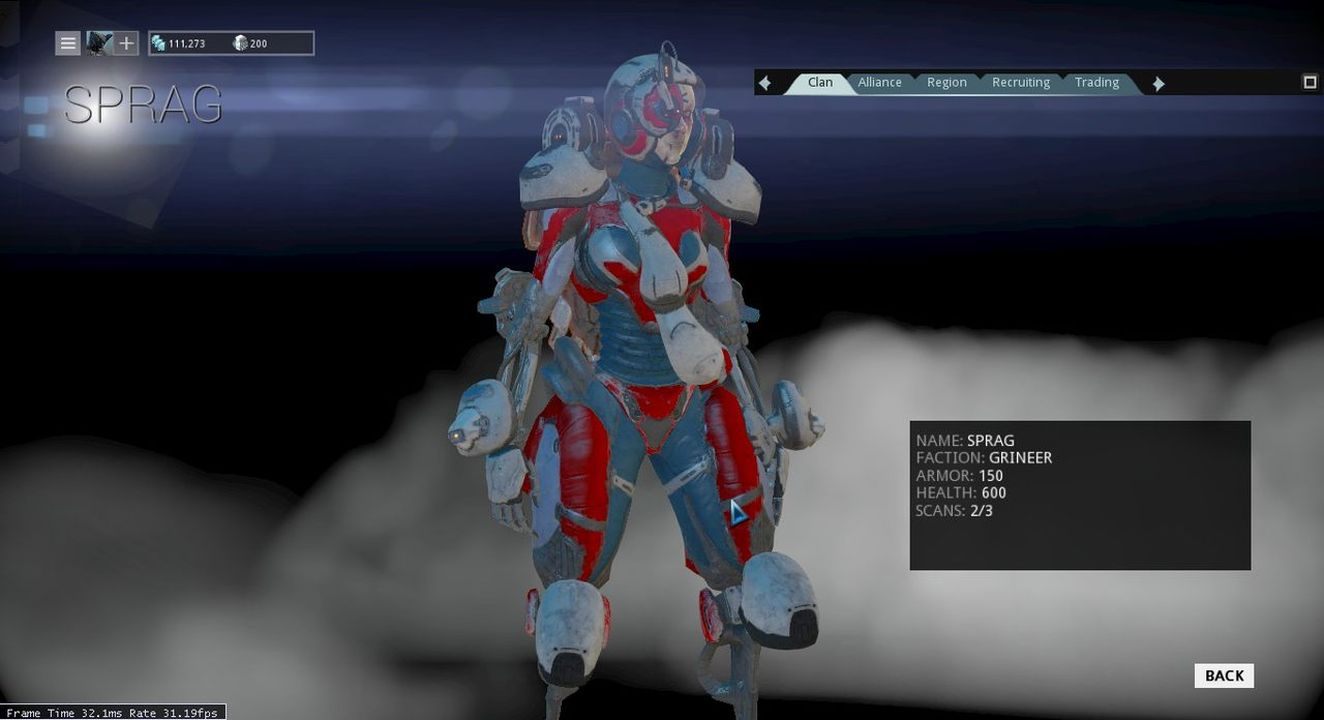Open the Region chat tab
The height and width of the screenshot is (720, 1324).
946,82
